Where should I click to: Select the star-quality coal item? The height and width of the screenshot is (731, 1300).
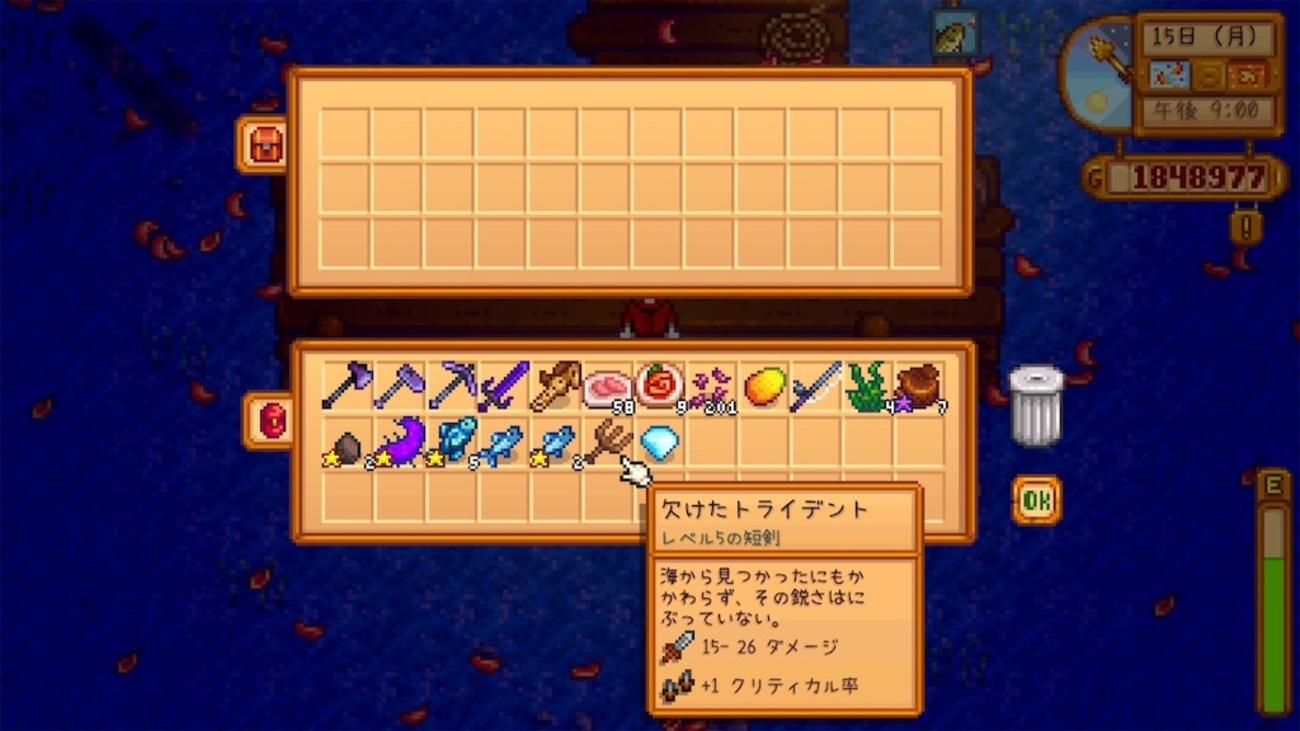coord(348,443)
